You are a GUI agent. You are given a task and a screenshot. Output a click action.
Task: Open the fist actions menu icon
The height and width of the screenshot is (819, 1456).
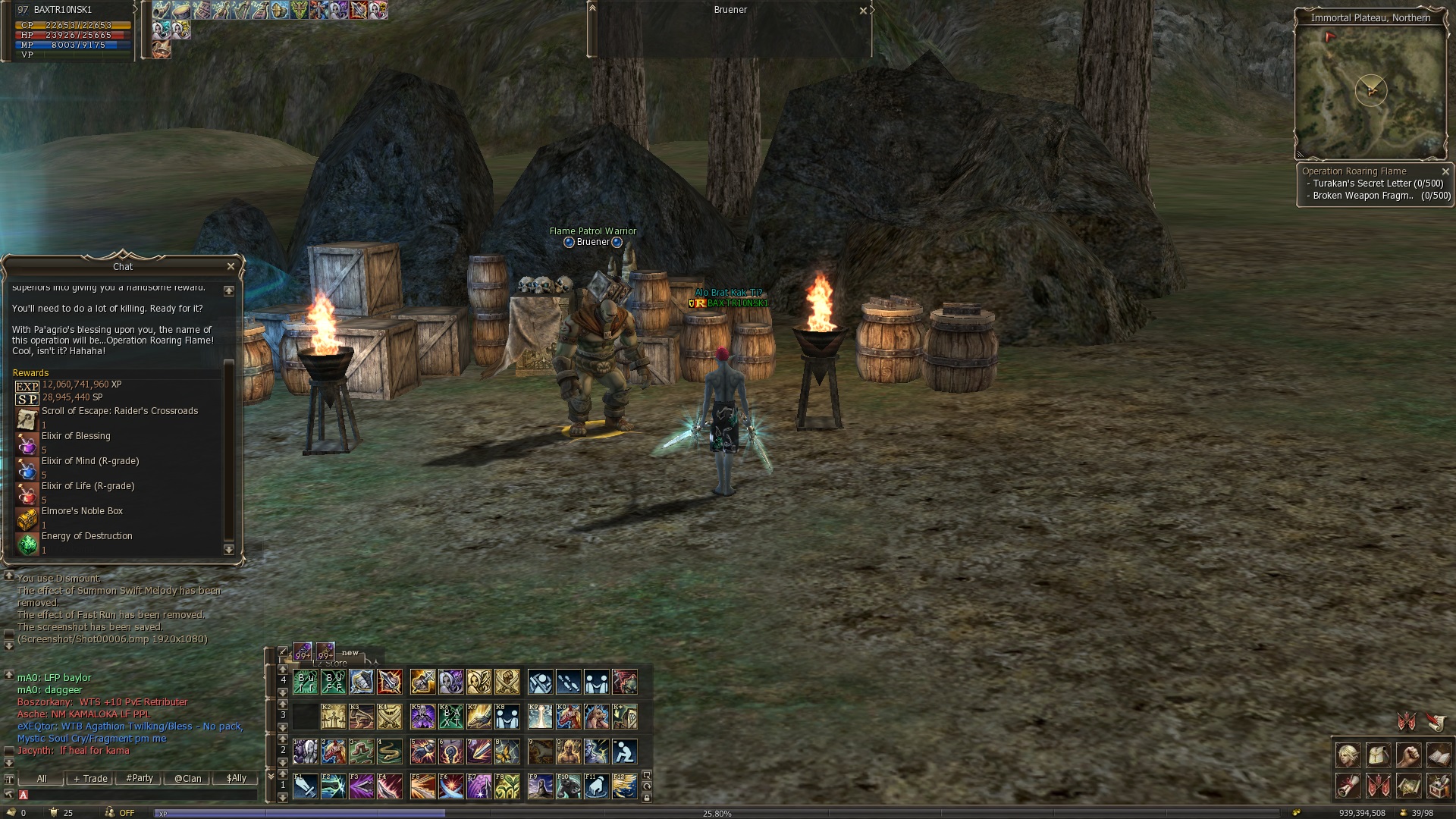pos(1408,756)
